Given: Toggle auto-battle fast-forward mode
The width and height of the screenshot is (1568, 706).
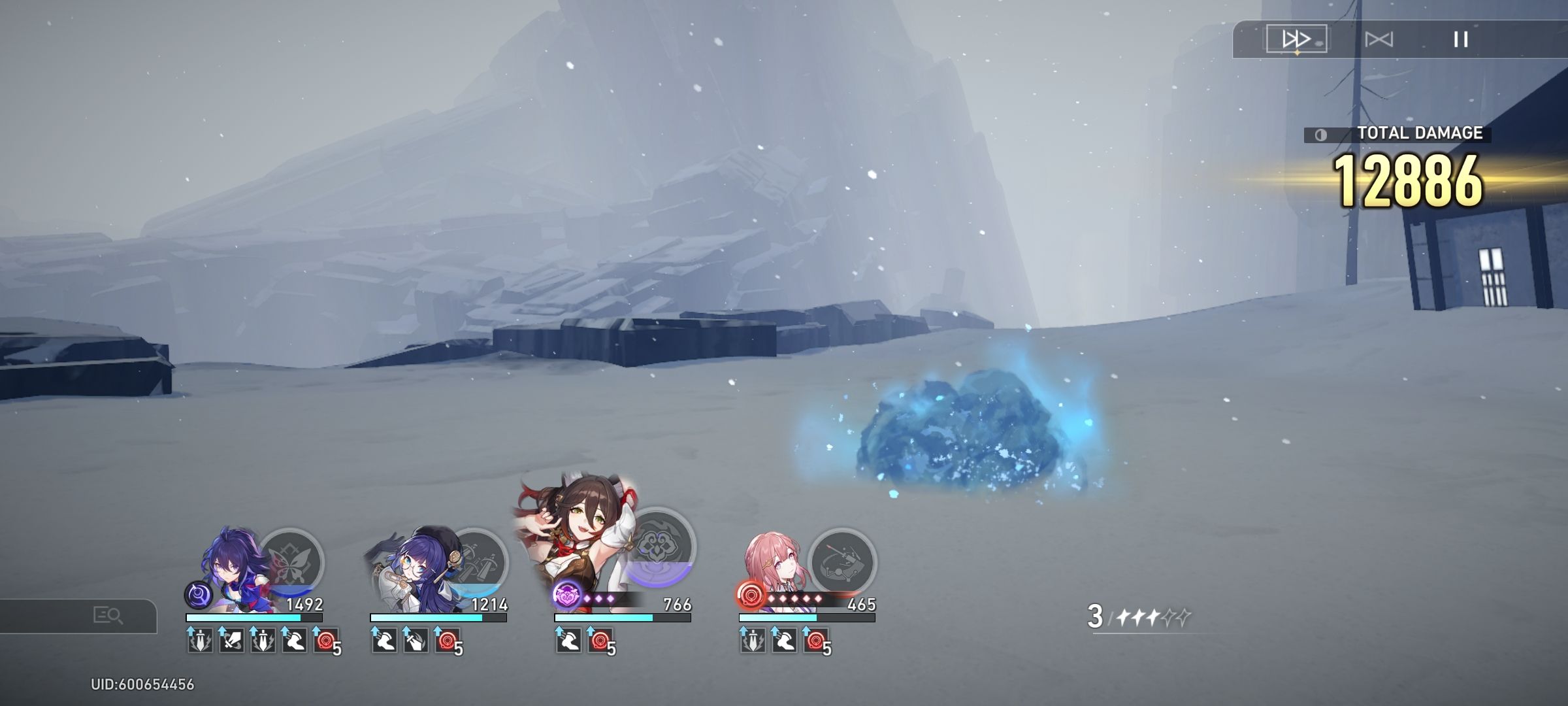Looking at the screenshot, I should click(x=1296, y=39).
